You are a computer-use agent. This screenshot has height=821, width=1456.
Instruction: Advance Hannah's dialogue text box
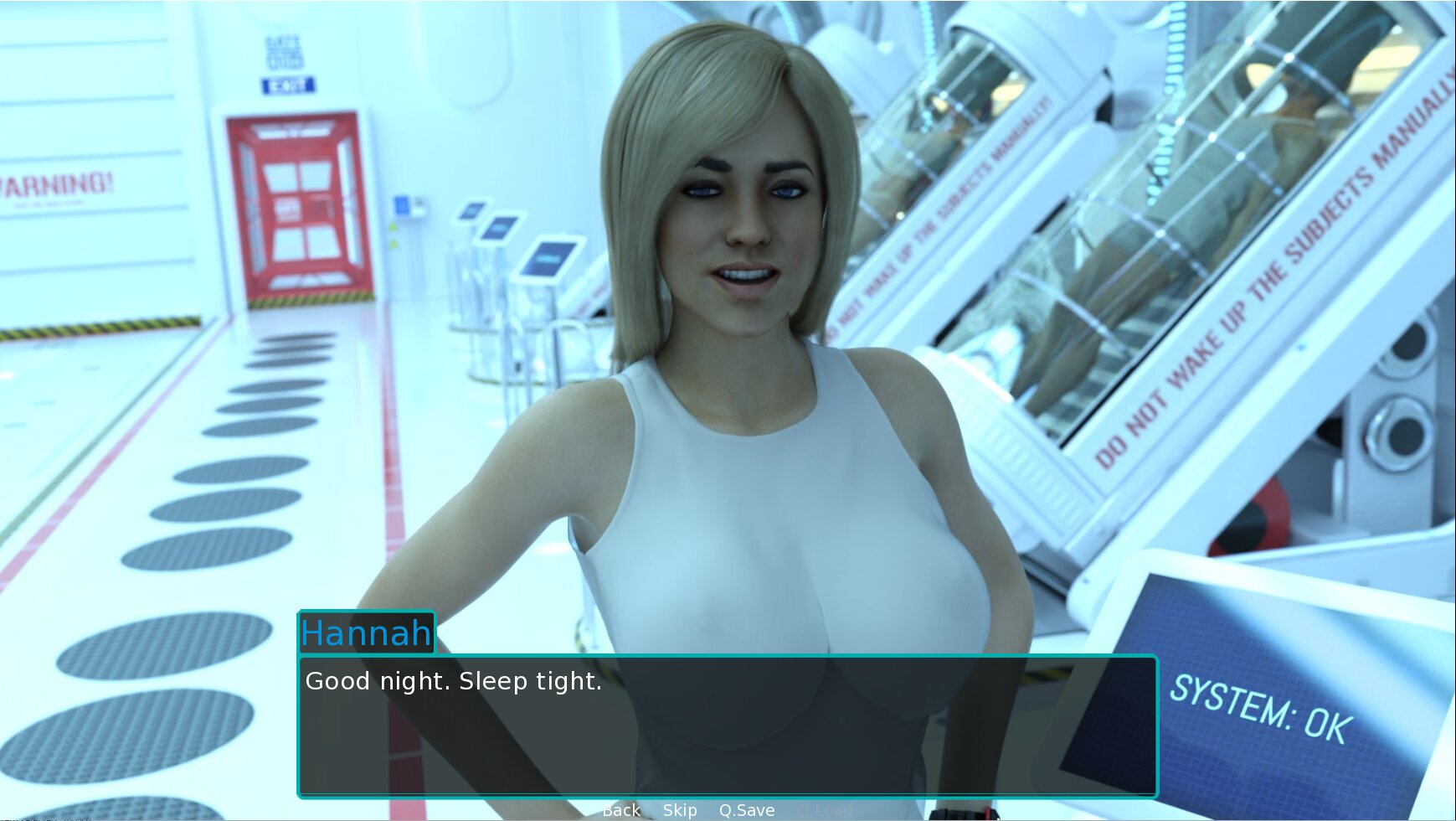(x=728, y=725)
